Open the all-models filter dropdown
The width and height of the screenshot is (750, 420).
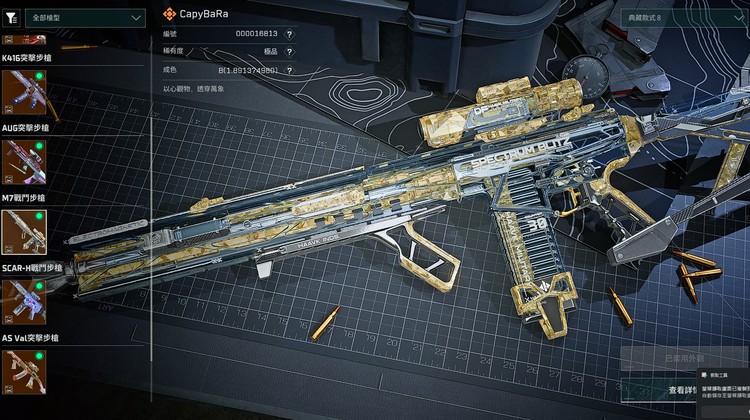87,17
